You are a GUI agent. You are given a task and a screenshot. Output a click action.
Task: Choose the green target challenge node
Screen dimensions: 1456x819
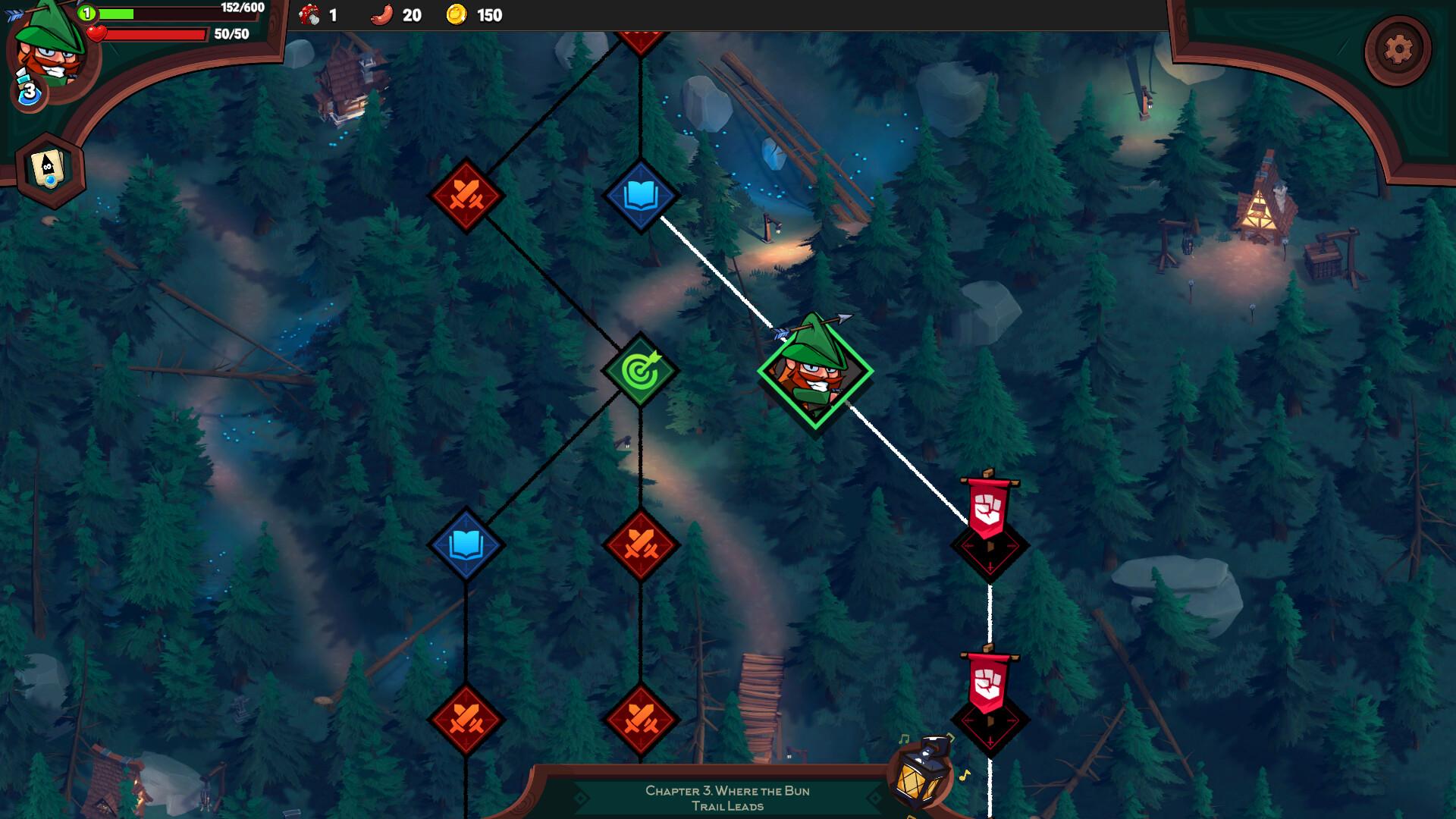639,372
